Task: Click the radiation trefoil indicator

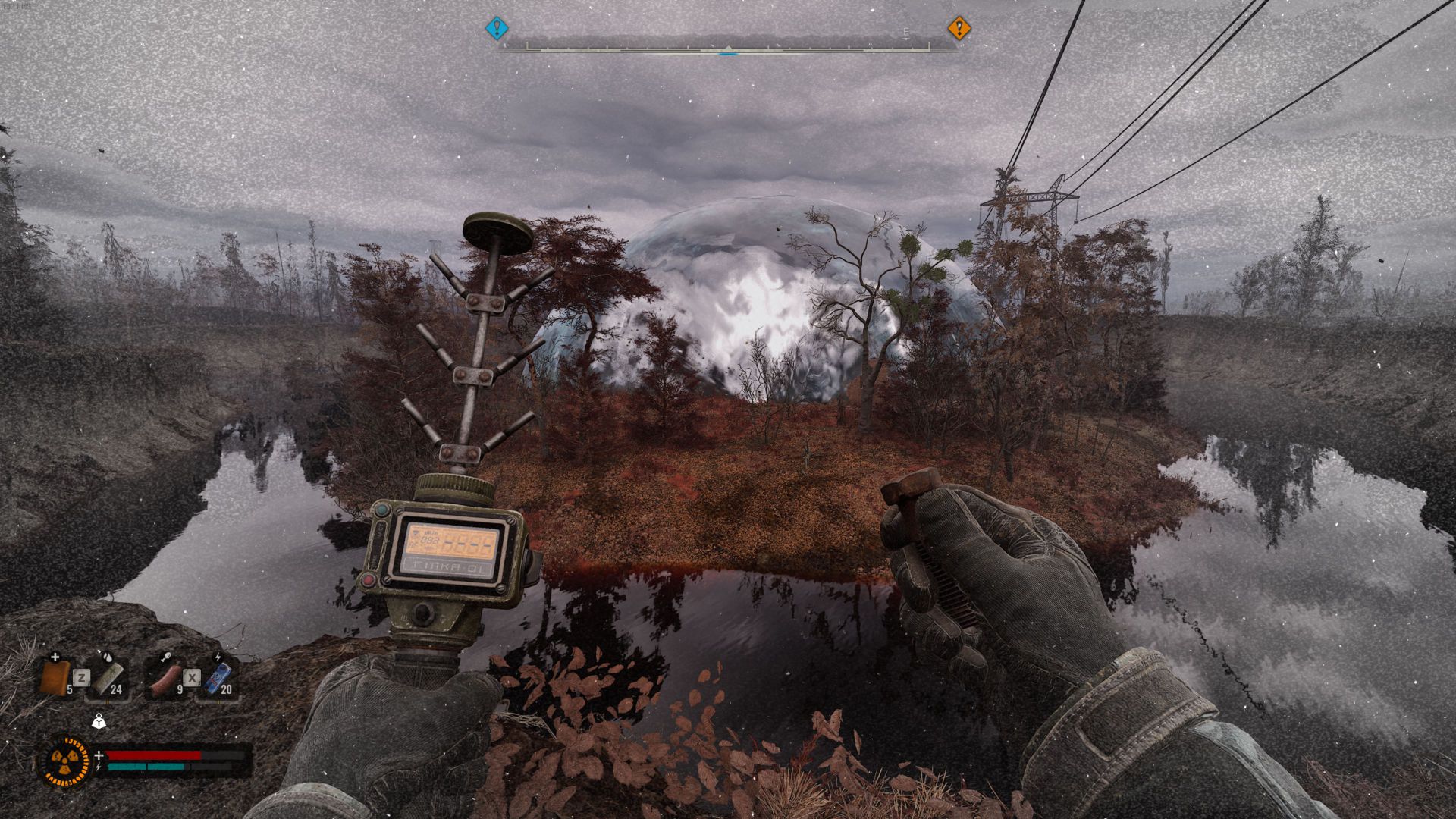Action: tap(63, 761)
